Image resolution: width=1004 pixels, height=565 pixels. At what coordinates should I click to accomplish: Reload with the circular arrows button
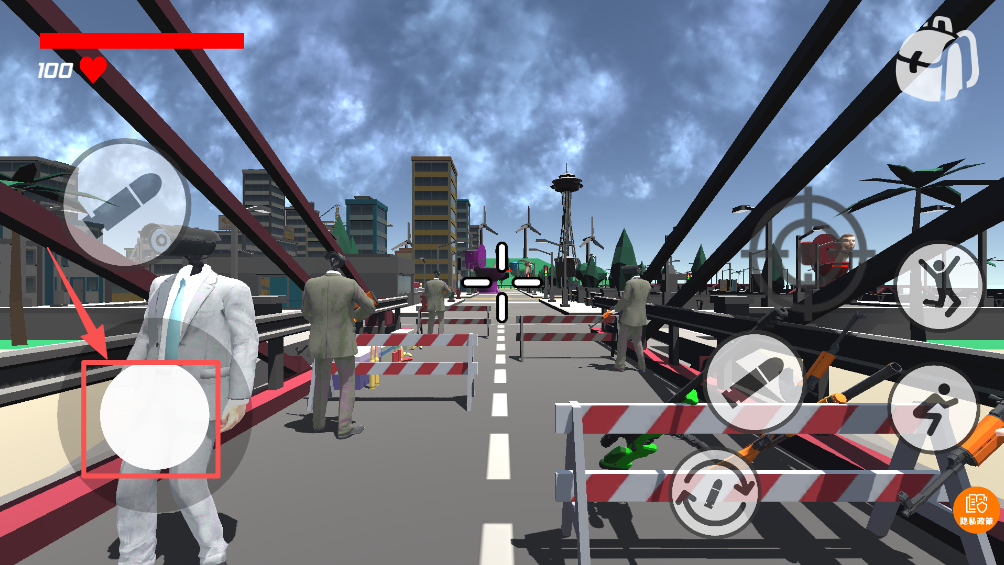click(714, 492)
